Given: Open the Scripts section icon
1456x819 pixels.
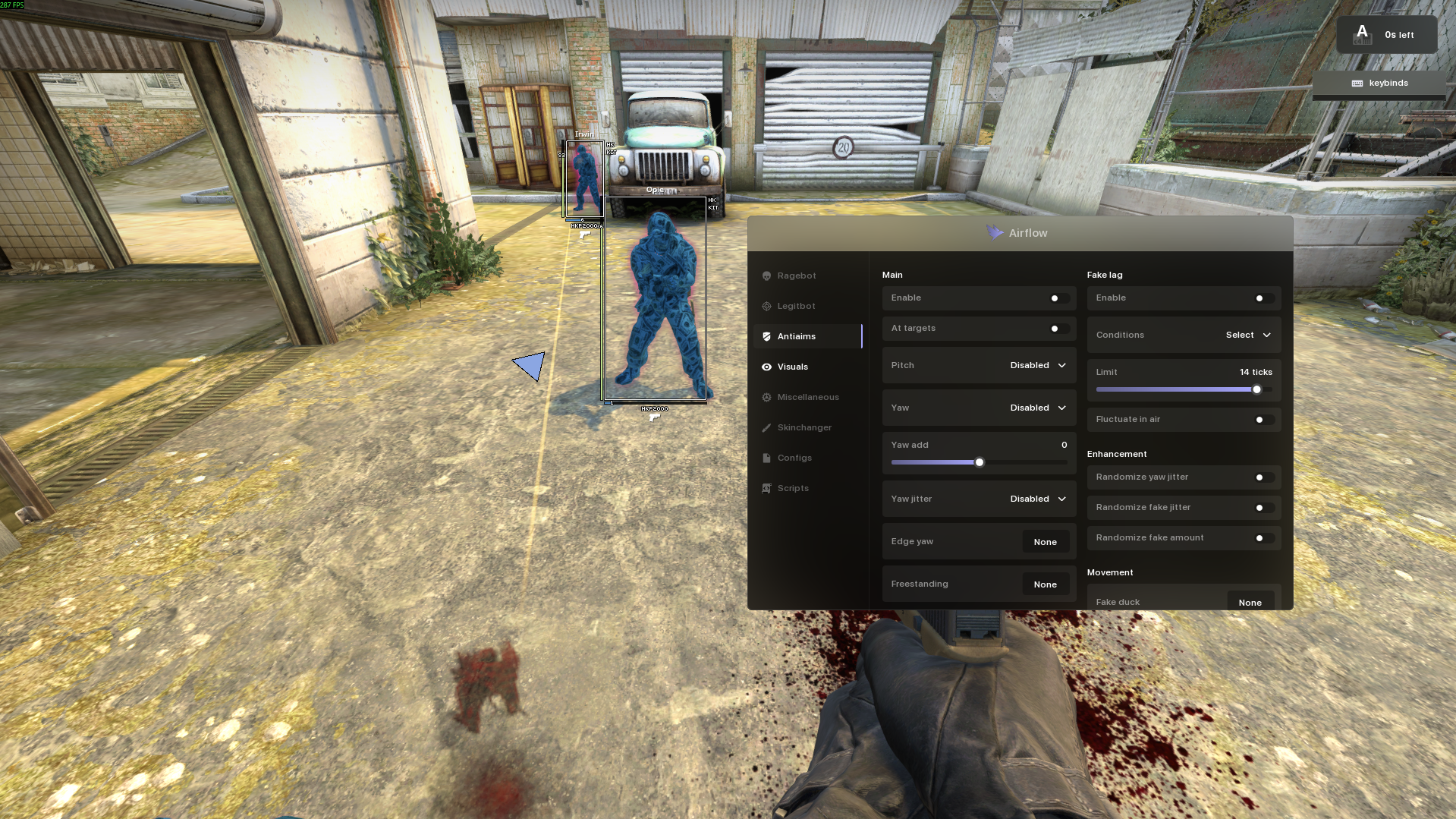Looking at the screenshot, I should 766,488.
